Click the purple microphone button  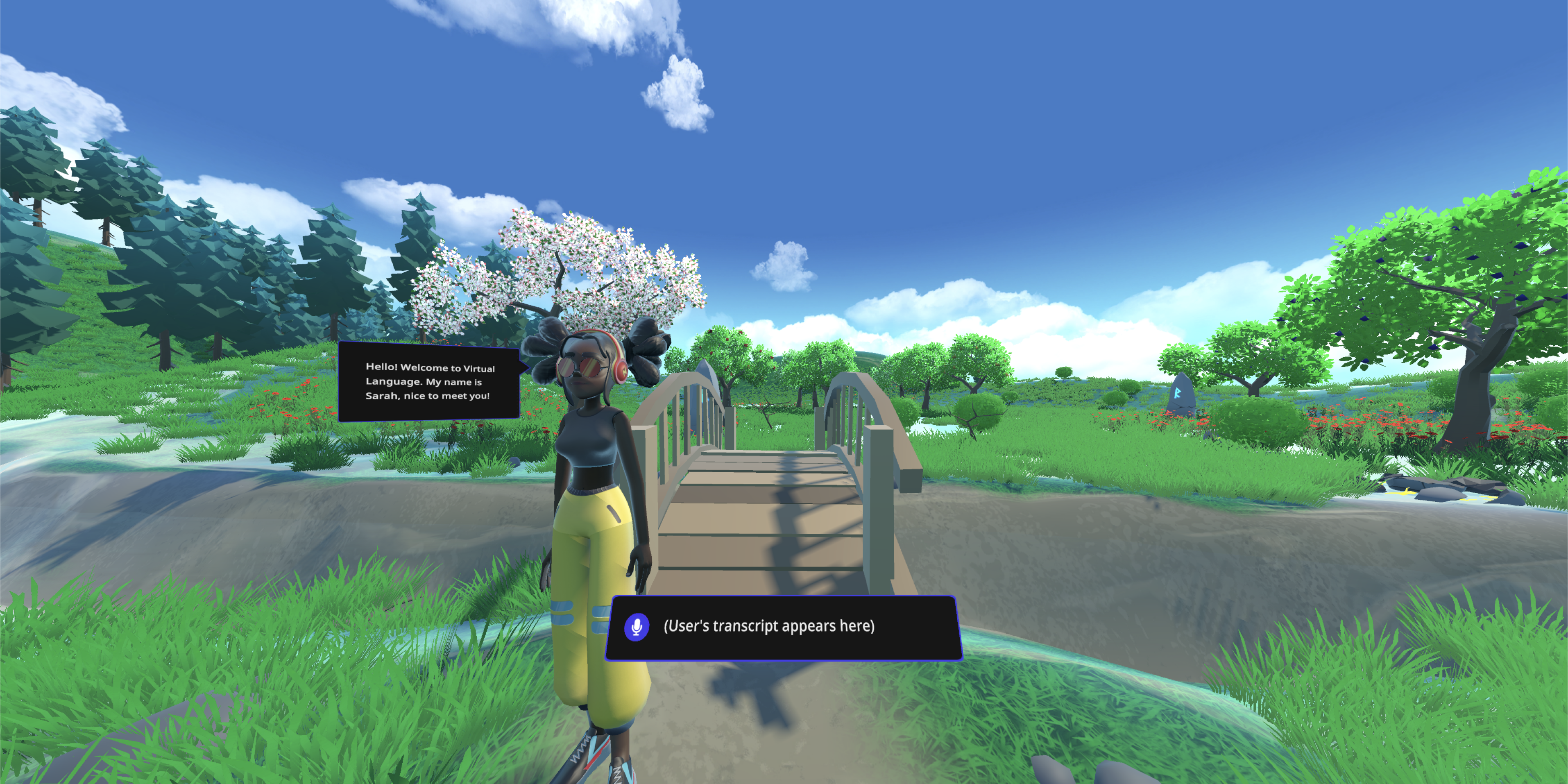636,626
